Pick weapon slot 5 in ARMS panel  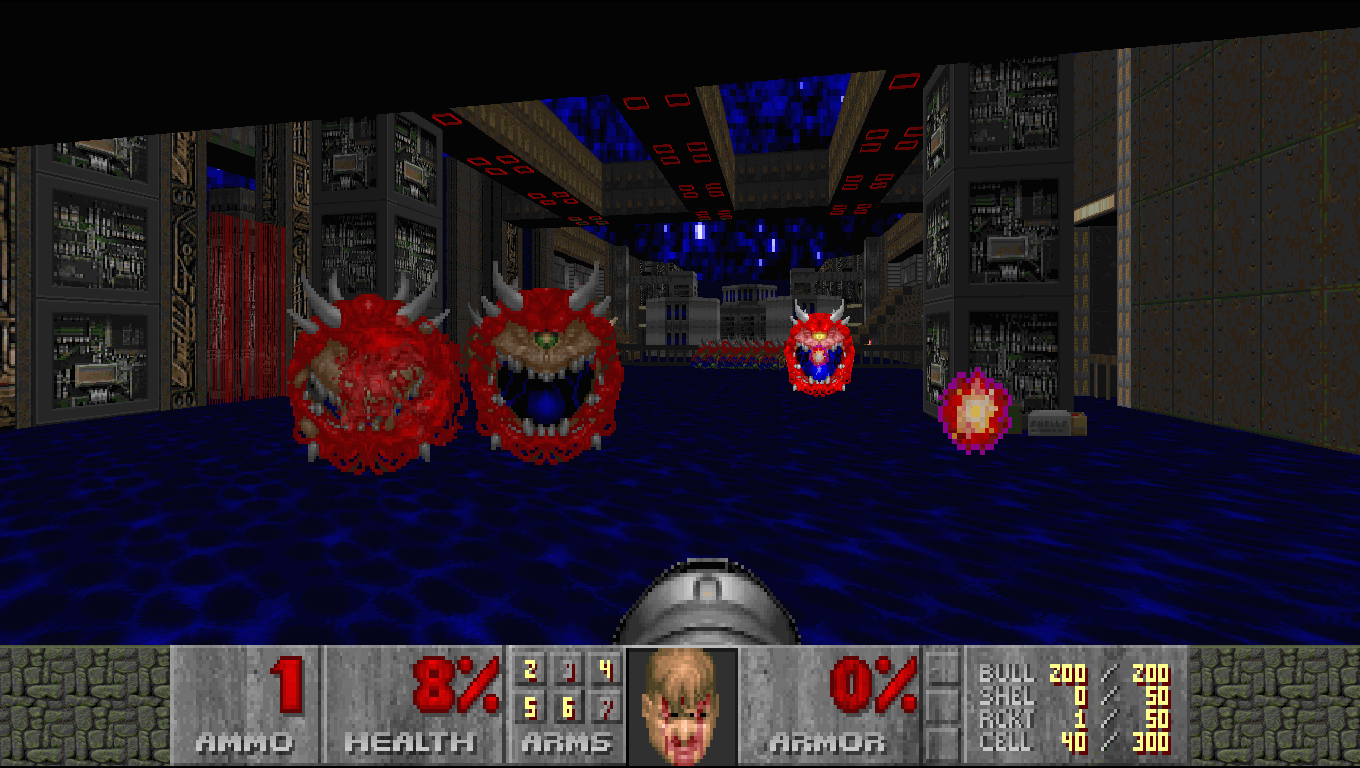coord(530,708)
